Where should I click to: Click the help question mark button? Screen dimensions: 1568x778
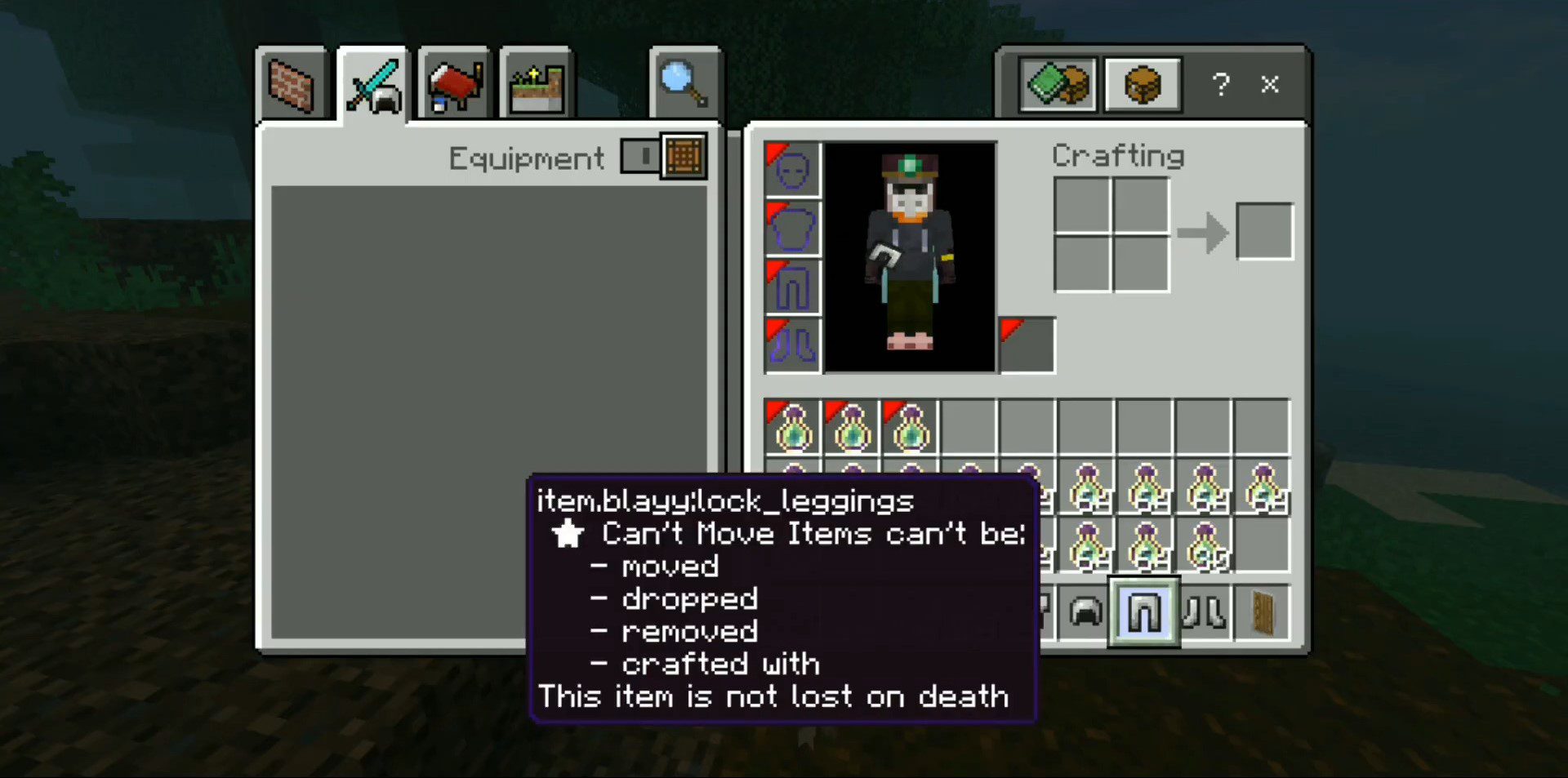[1220, 83]
